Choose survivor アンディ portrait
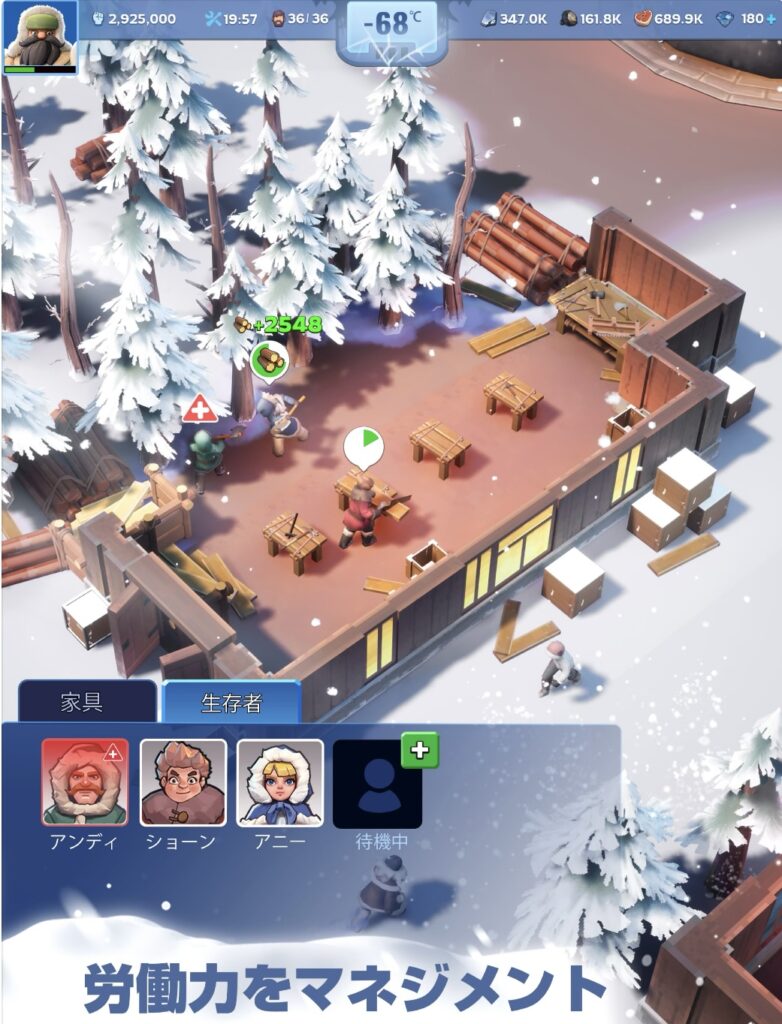The width and height of the screenshot is (782, 1024). point(85,783)
